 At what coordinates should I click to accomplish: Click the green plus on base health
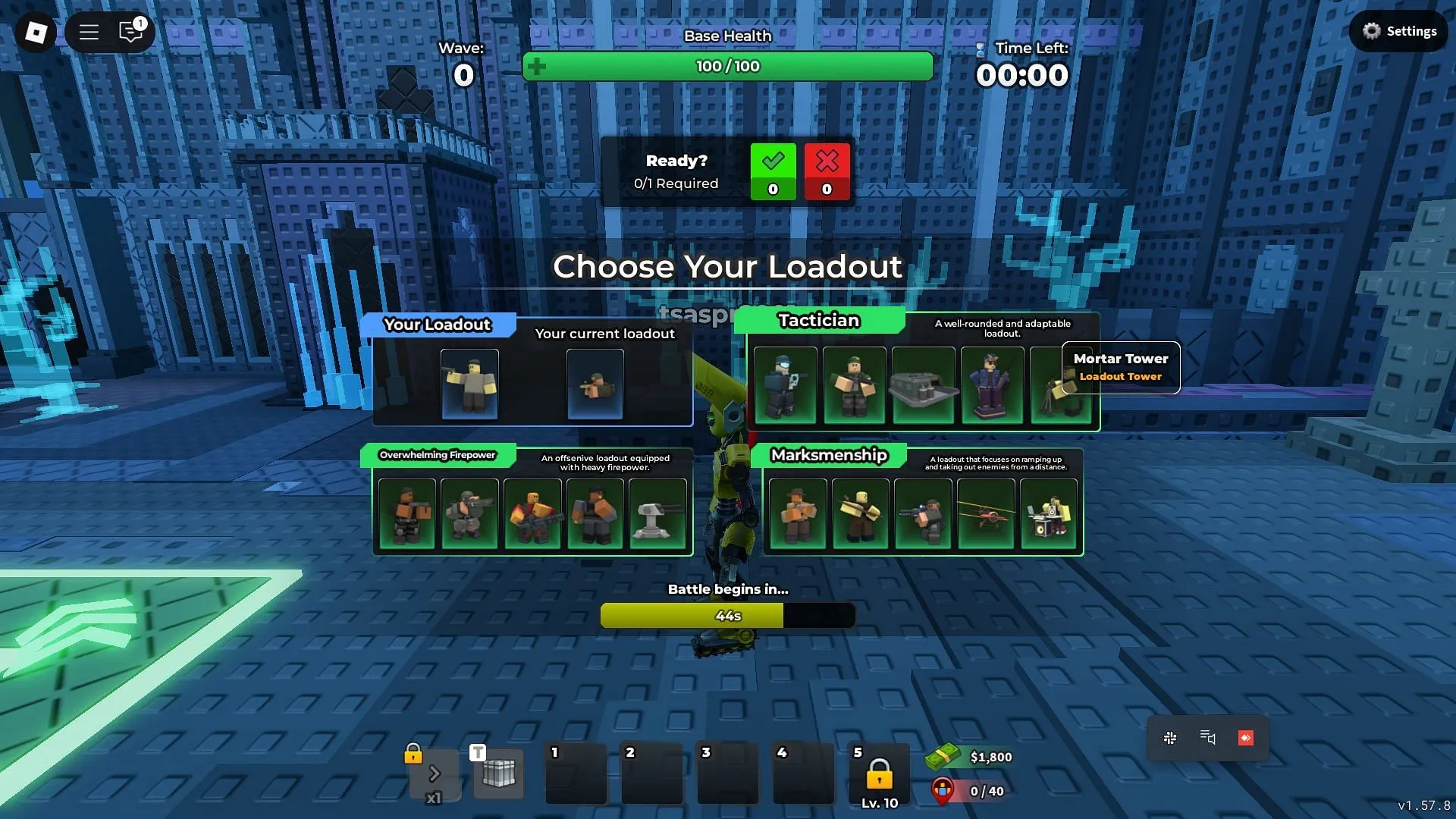click(x=537, y=67)
